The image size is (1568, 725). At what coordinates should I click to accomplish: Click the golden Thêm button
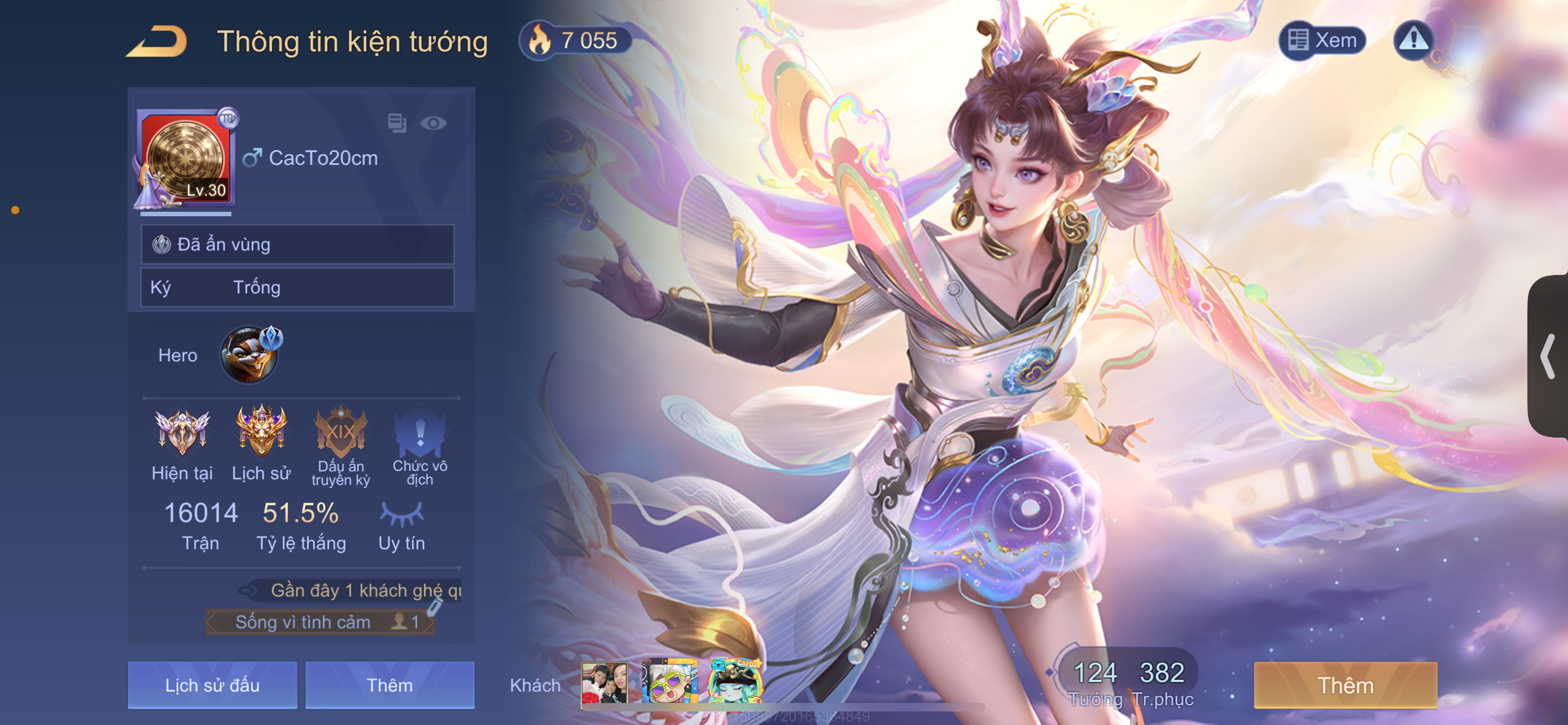pos(1345,685)
